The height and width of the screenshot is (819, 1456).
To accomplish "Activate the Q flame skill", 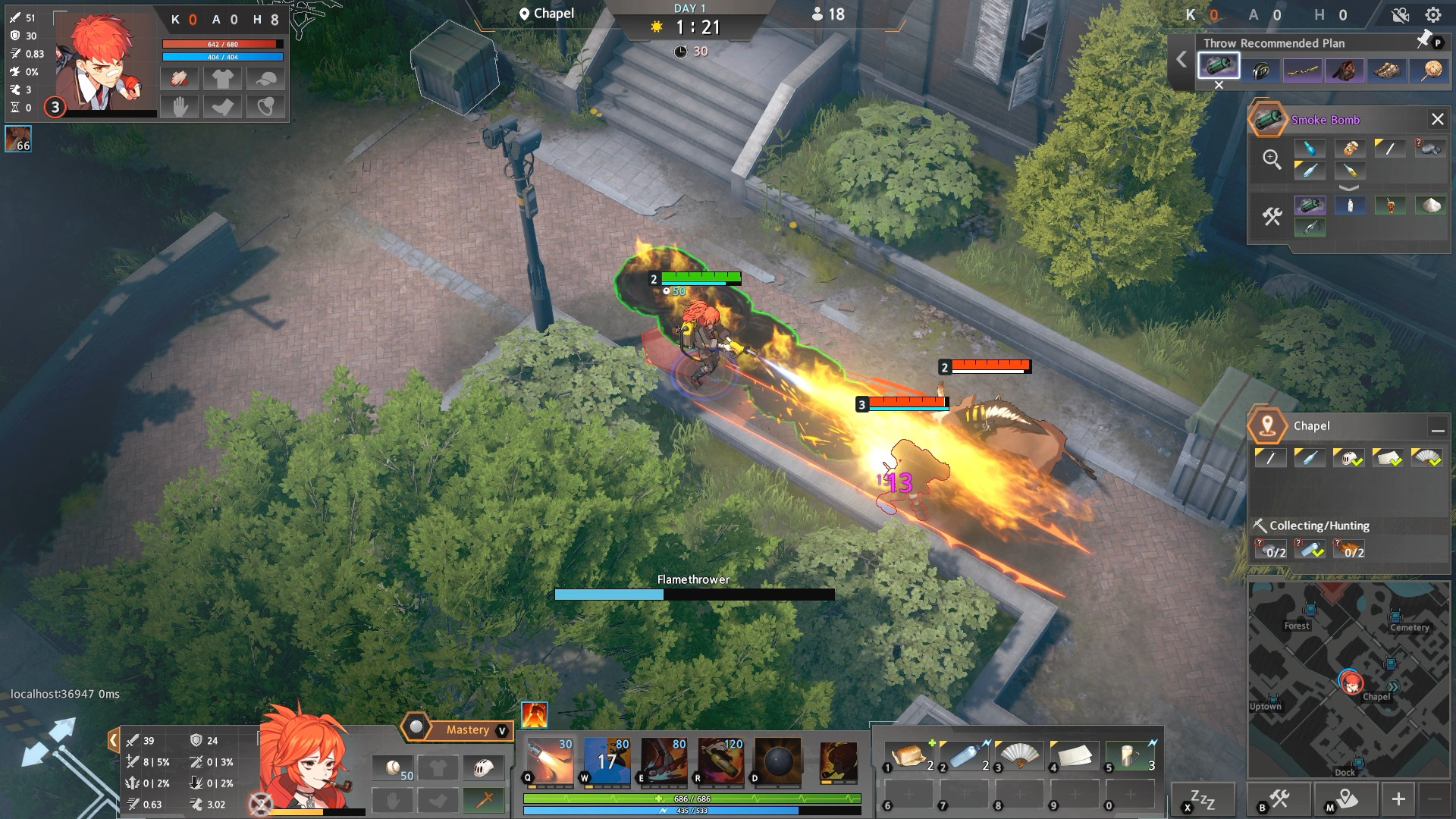I will click(x=549, y=761).
